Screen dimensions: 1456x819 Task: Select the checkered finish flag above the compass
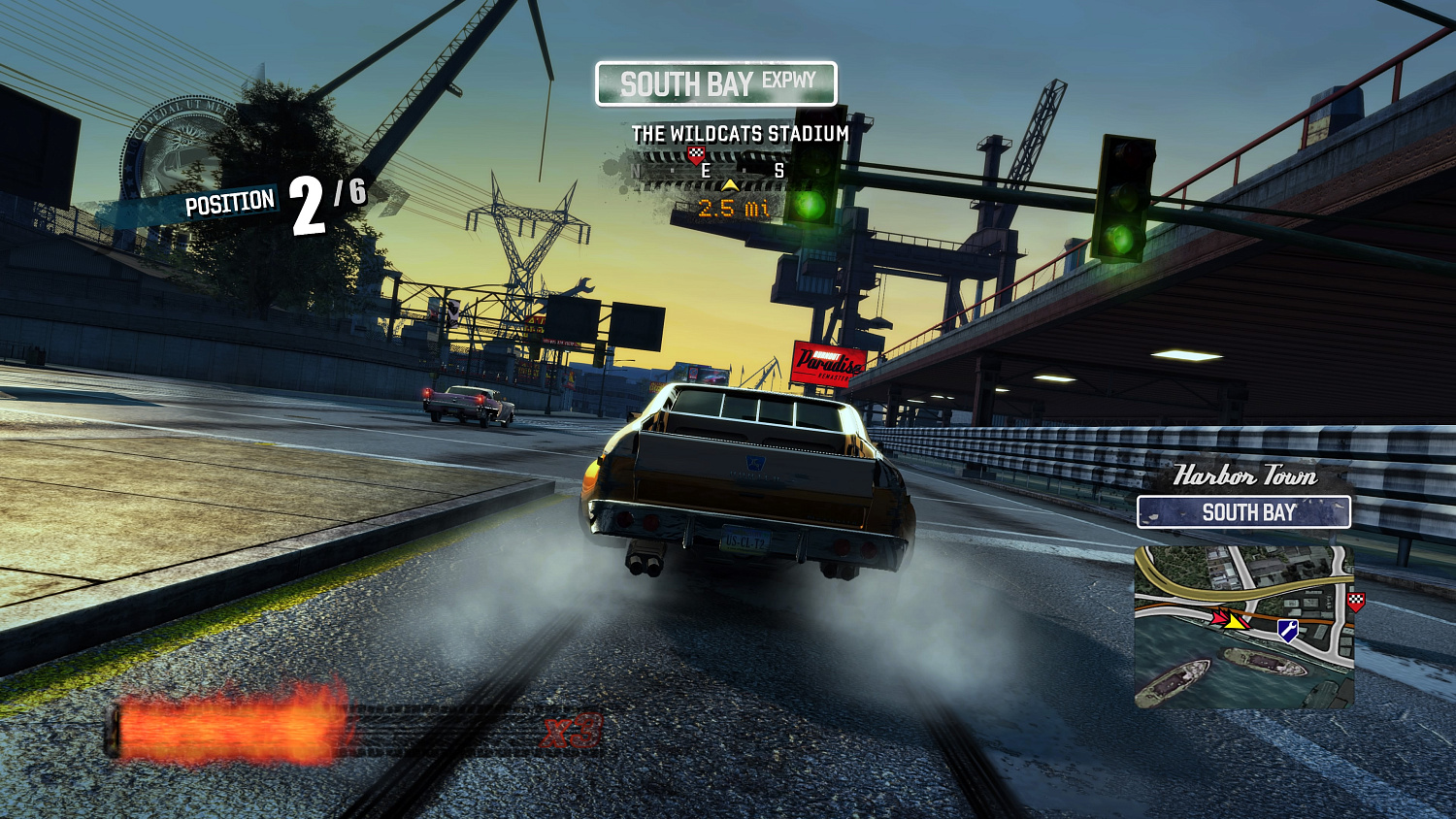coord(696,154)
